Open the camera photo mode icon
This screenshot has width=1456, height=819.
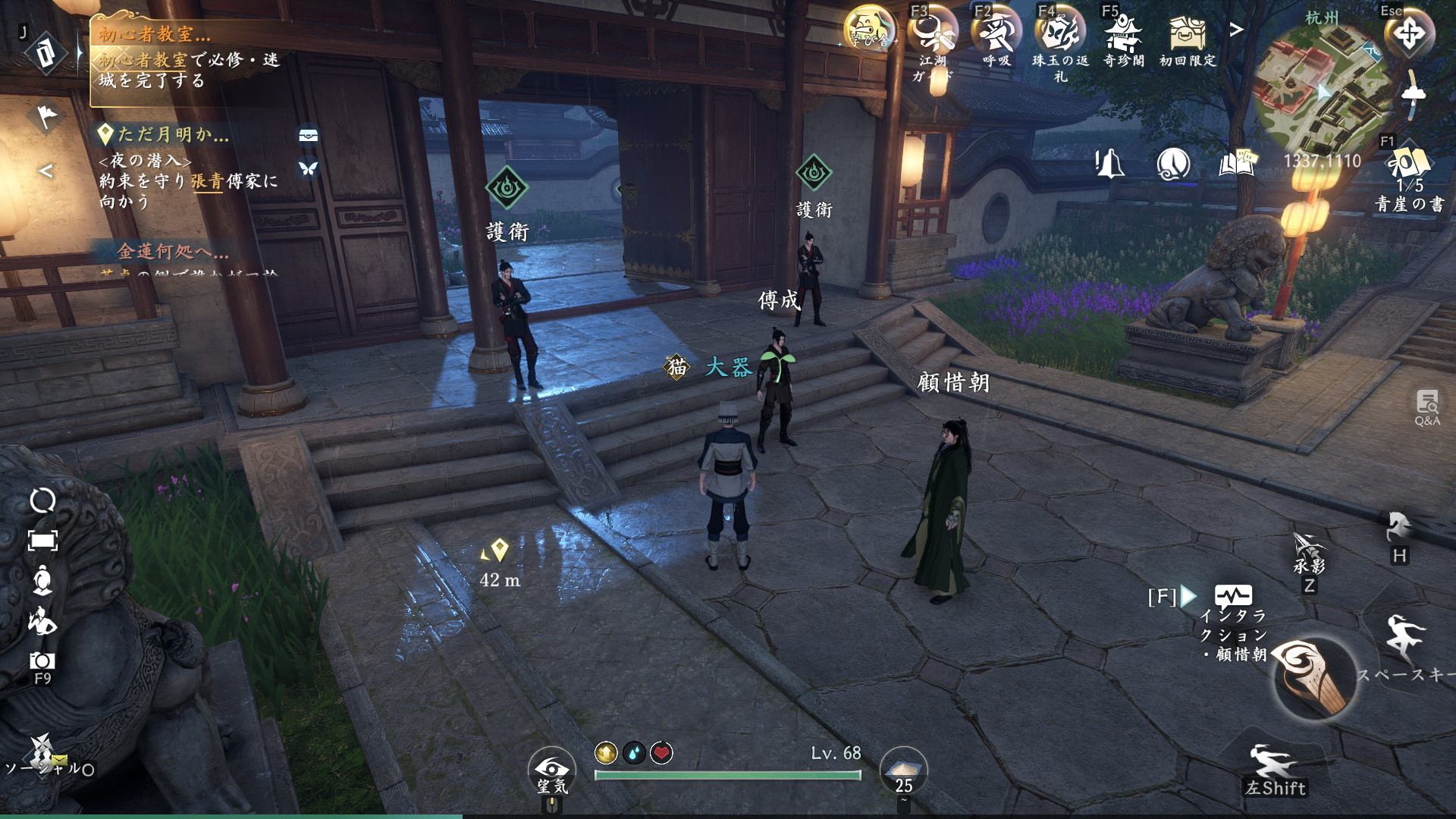tap(42, 661)
